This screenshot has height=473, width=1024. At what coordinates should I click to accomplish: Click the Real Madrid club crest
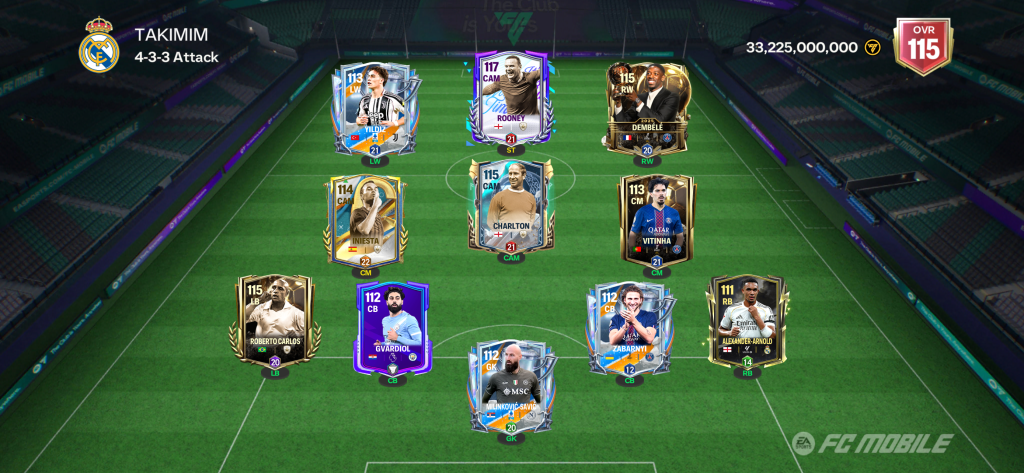tap(99, 45)
